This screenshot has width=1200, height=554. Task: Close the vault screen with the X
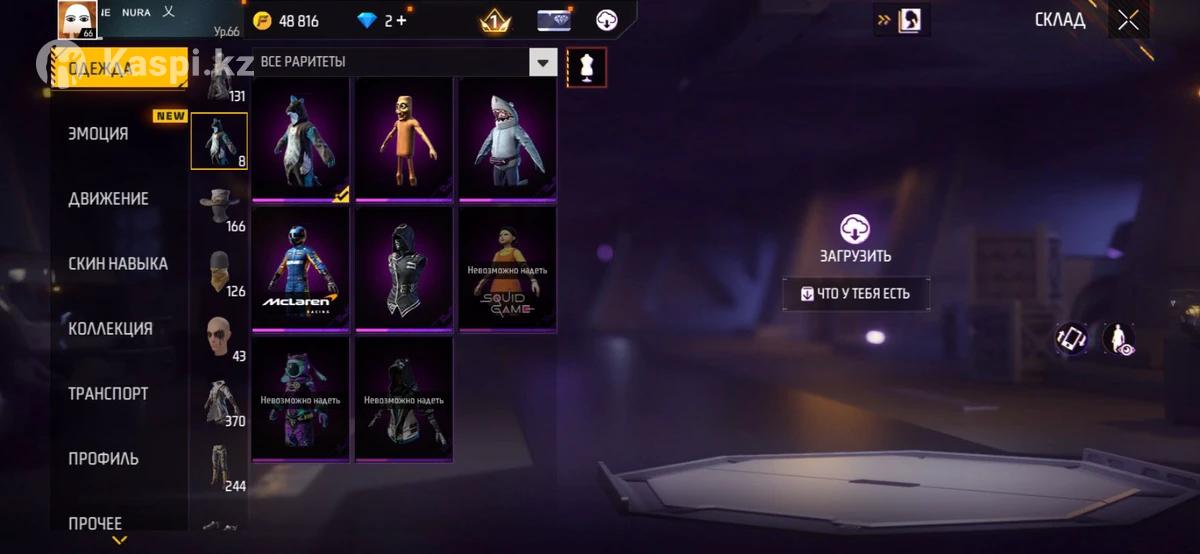pyautogui.click(x=1128, y=20)
